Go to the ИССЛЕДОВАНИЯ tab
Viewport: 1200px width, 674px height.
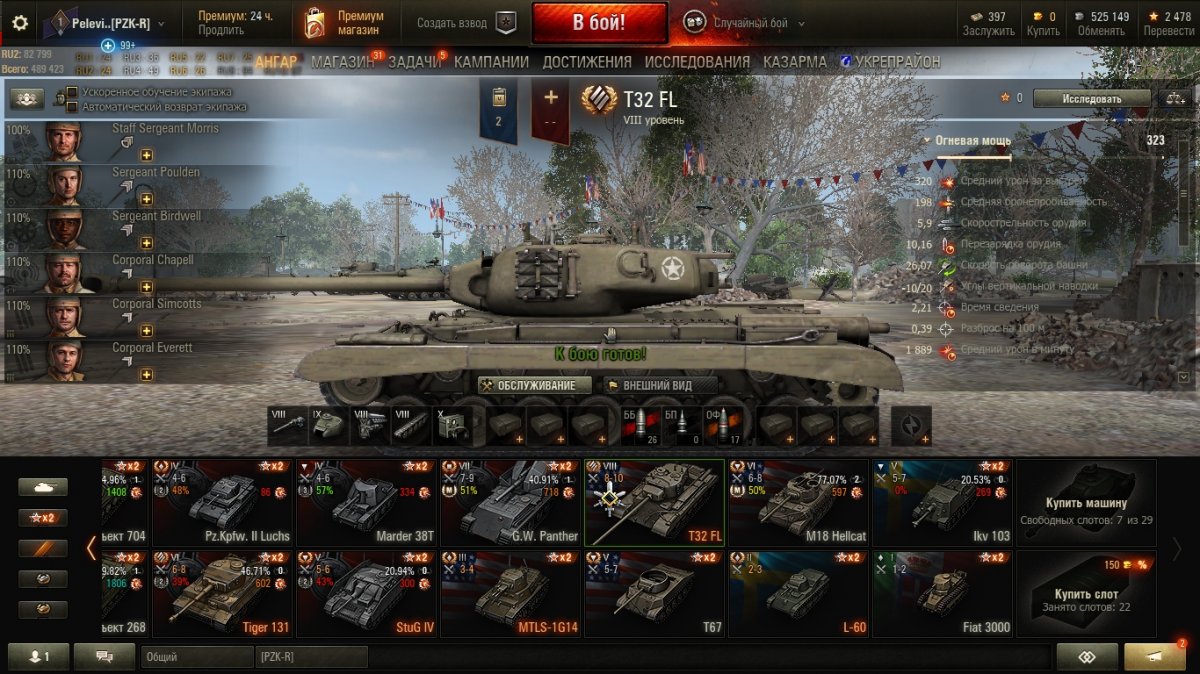(696, 62)
